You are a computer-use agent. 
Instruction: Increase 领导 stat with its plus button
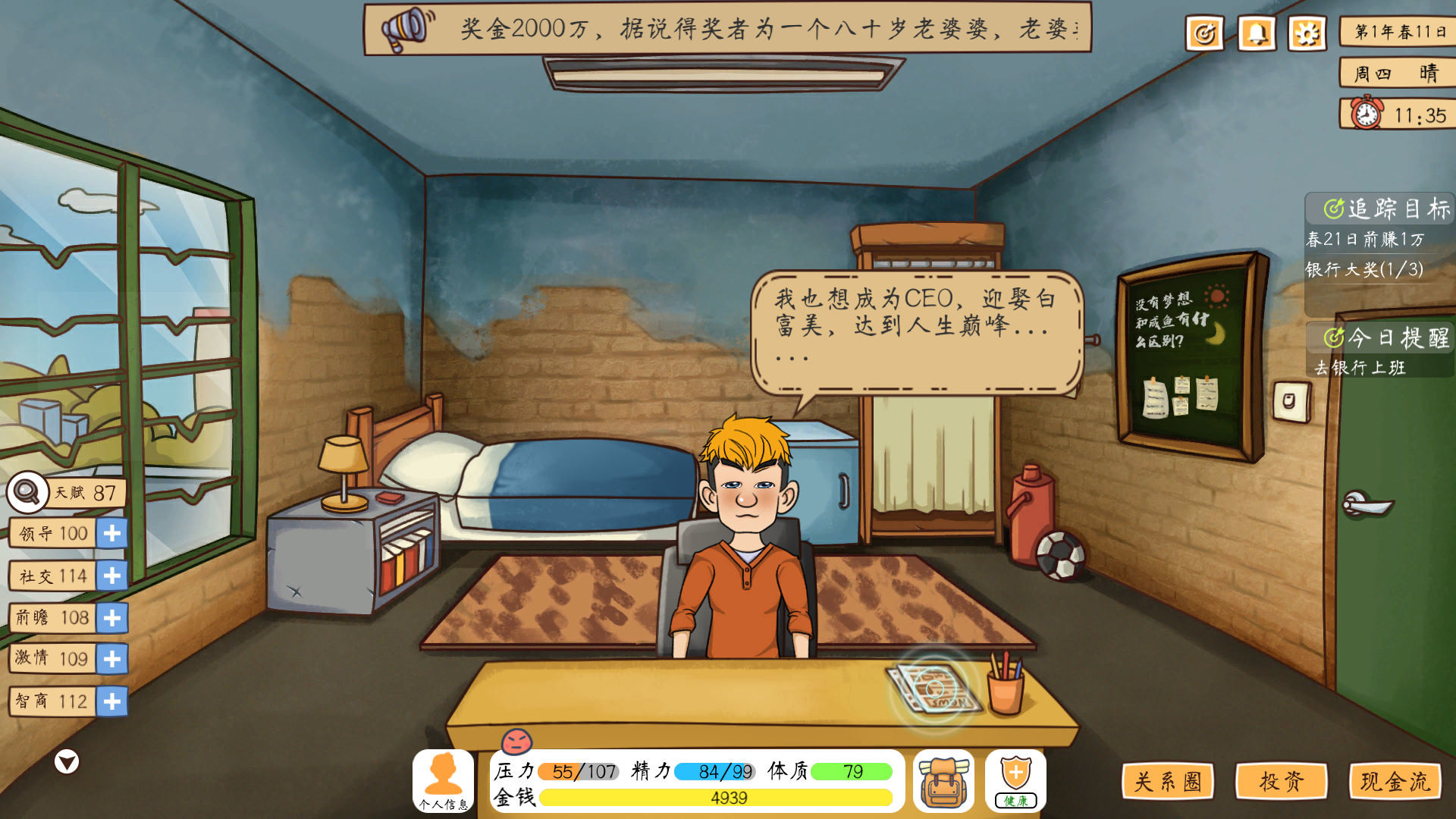tap(111, 534)
